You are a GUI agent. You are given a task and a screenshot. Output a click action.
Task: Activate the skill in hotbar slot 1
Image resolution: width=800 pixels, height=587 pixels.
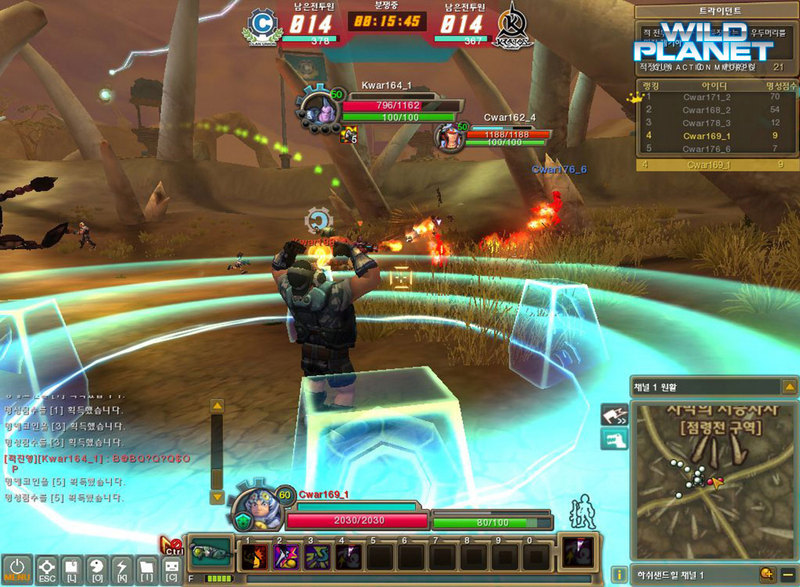(x=253, y=557)
